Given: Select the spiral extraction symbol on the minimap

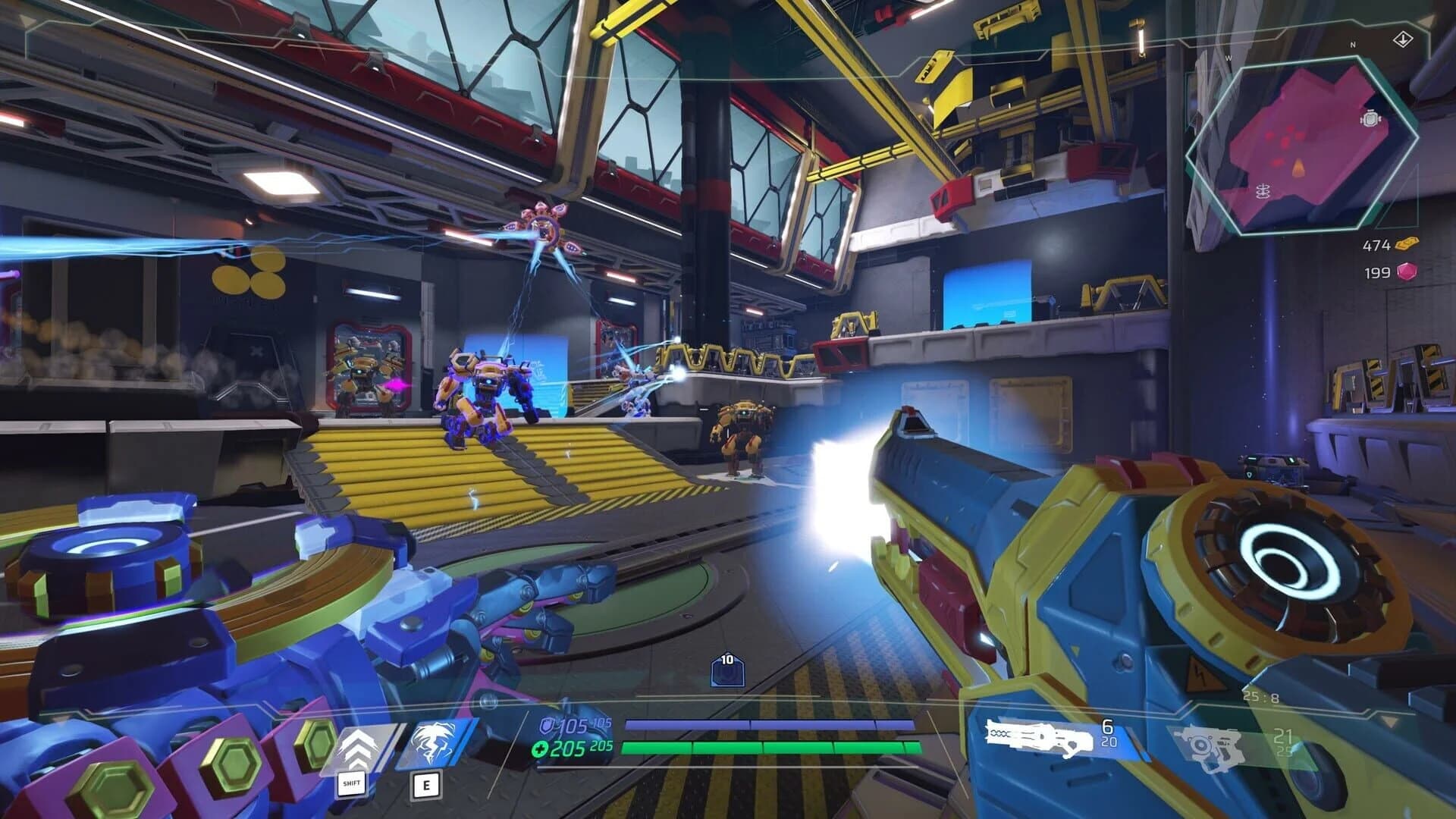Looking at the screenshot, I should [1262, 191].
